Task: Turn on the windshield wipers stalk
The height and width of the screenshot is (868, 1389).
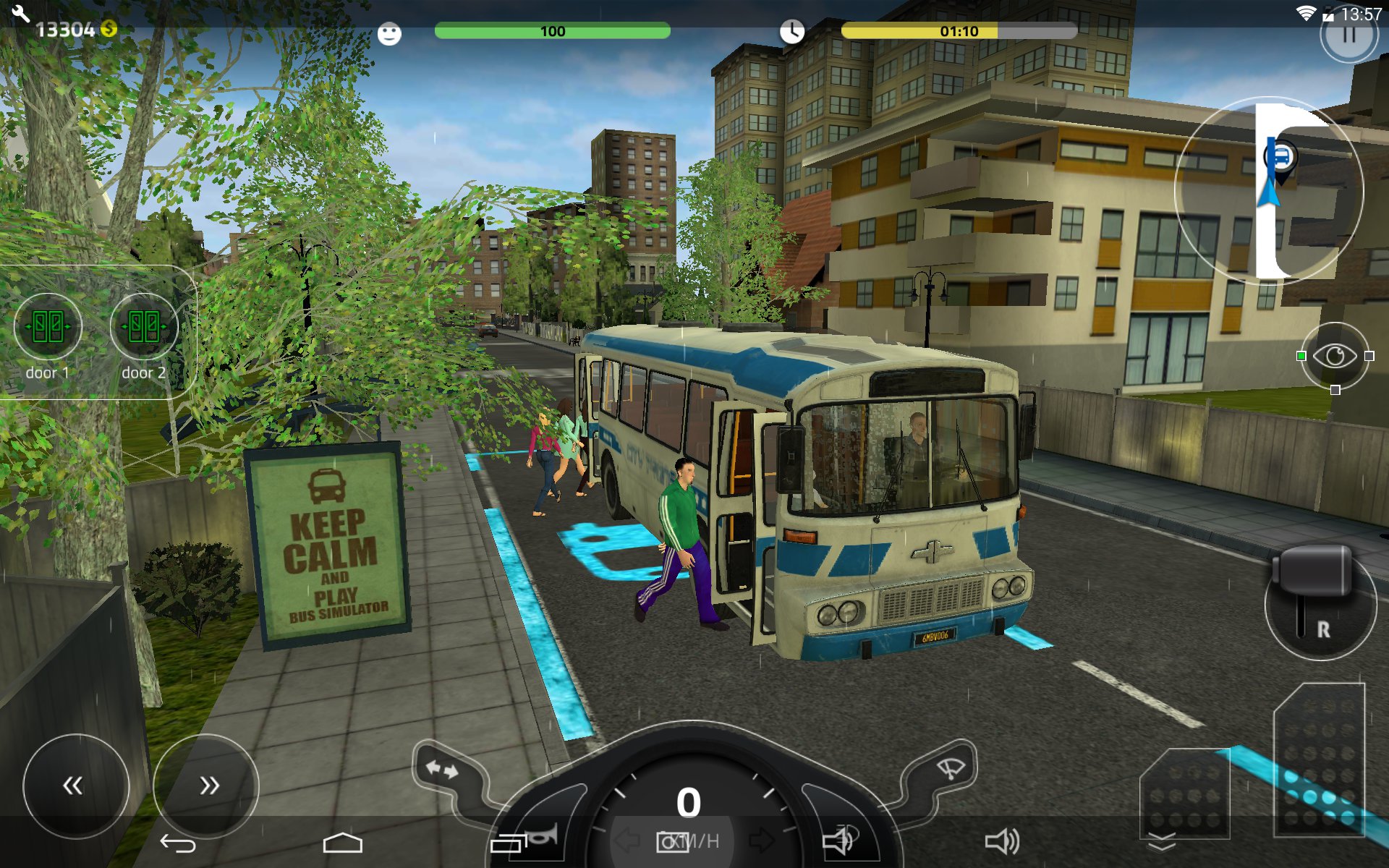Action: tap(948, 768)
